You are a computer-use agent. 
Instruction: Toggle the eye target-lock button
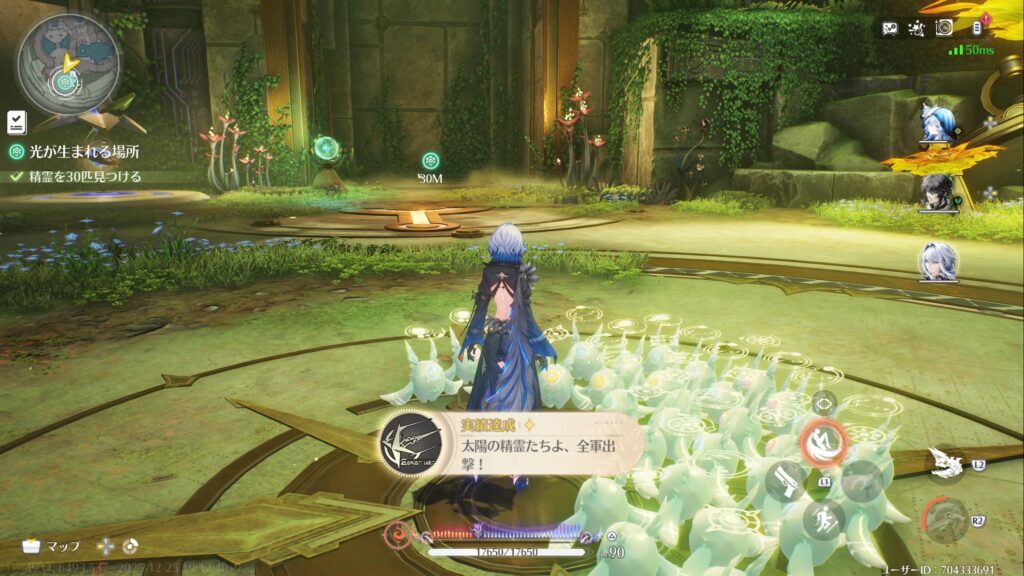(x=824, y=403)
